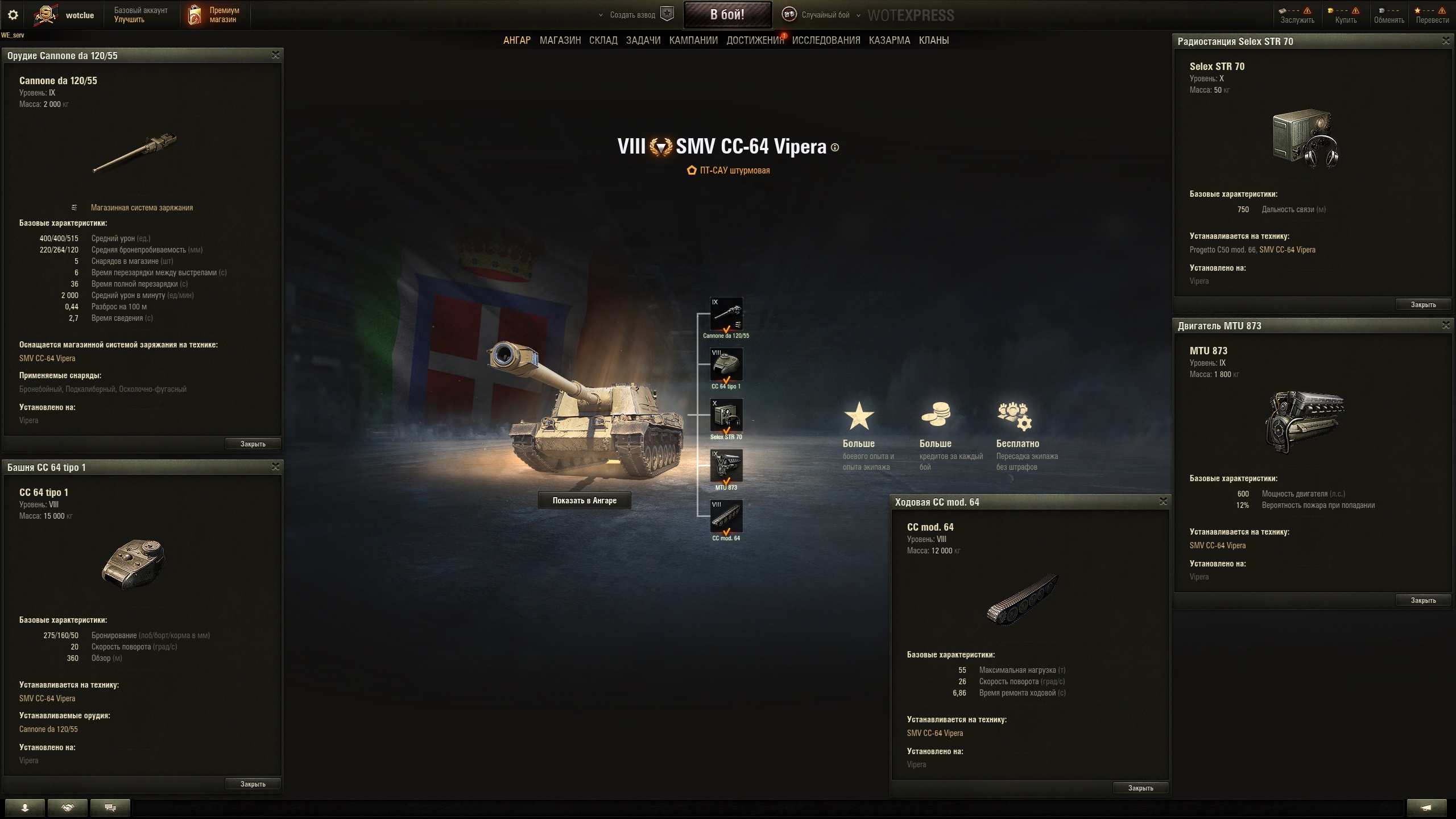Click "Закрыть" in the Ходовая CC mod. 64 panel
This screenshot has width=1456, height=819.
(1140, 788)
